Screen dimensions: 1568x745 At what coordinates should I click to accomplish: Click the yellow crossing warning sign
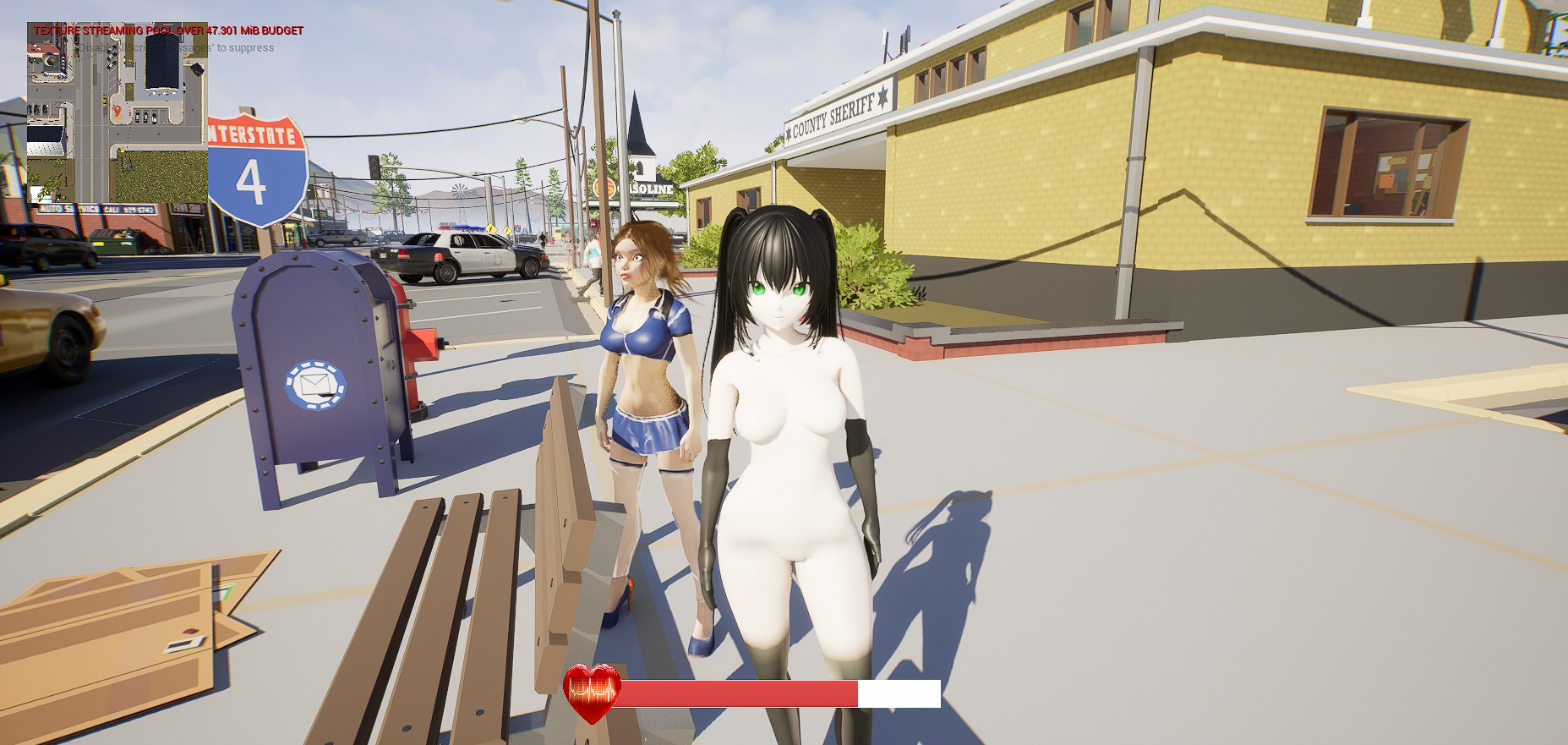click(x=491, y=228)
